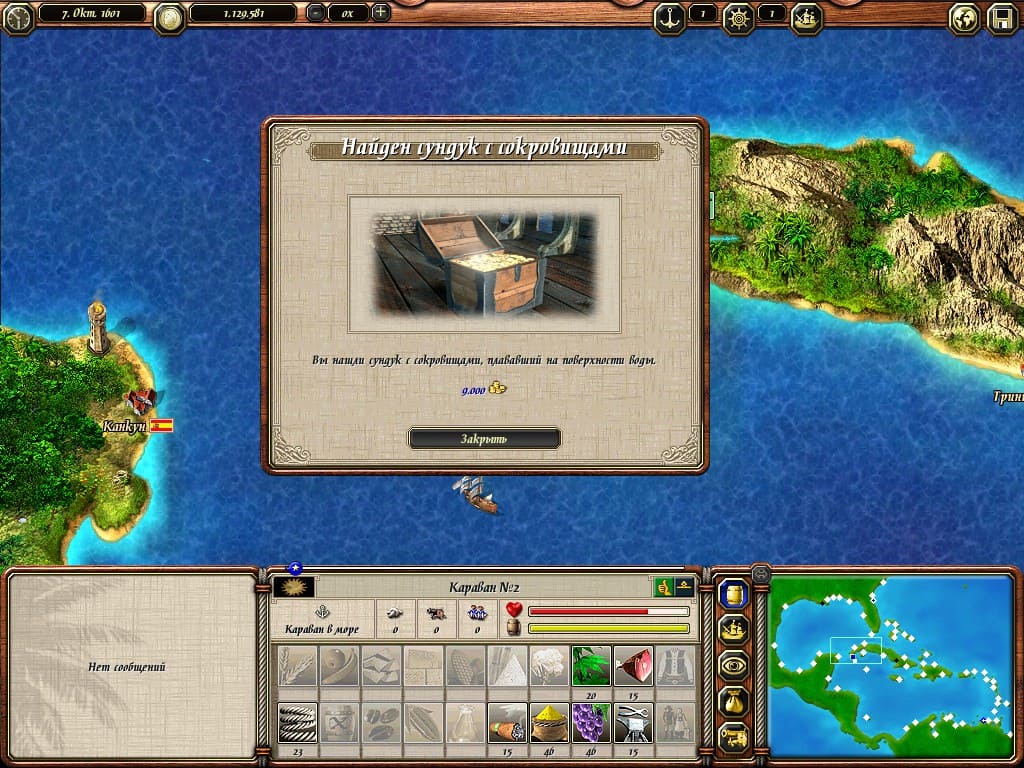This screenshot has height=768, width=1024.
Task: Click the anchor icon in the top bar
Action: 669,16
